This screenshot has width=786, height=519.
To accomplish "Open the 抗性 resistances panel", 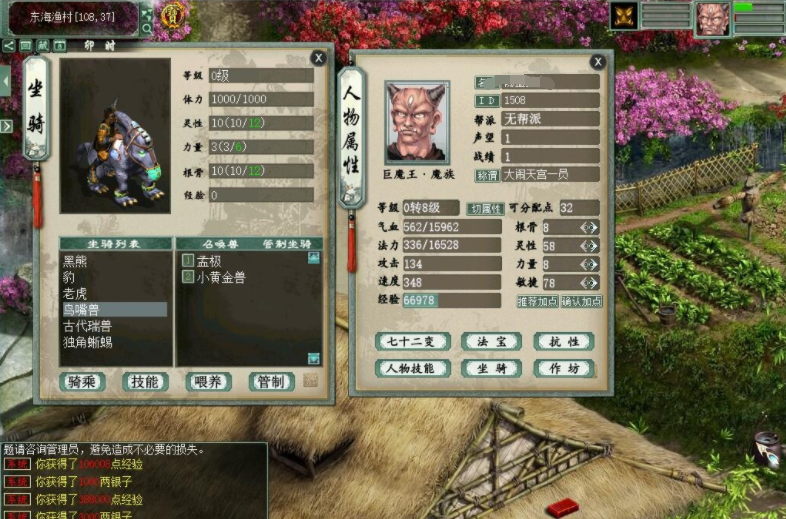I will 563,341.
